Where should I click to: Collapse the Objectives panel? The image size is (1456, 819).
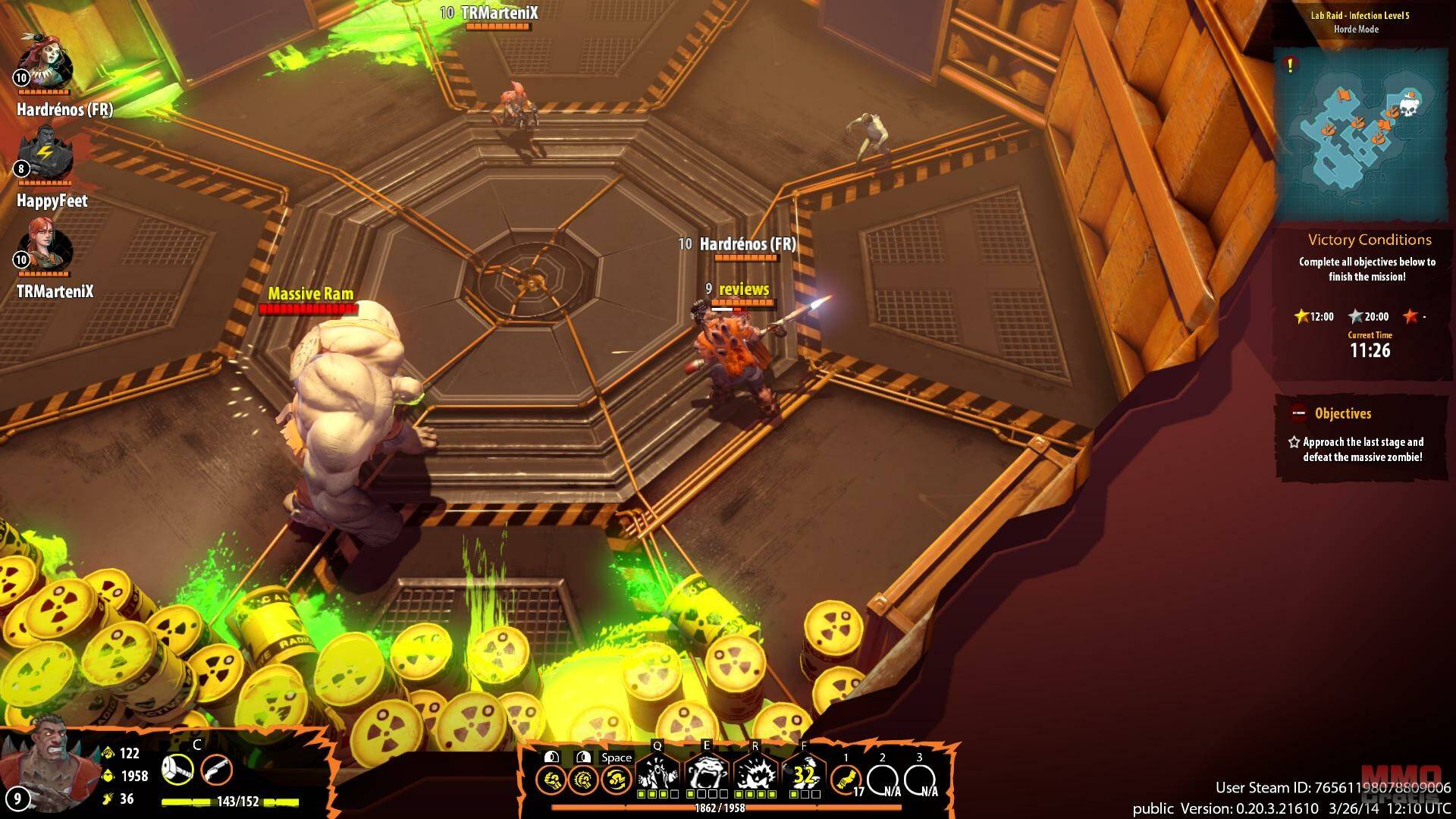point(1298,414)
